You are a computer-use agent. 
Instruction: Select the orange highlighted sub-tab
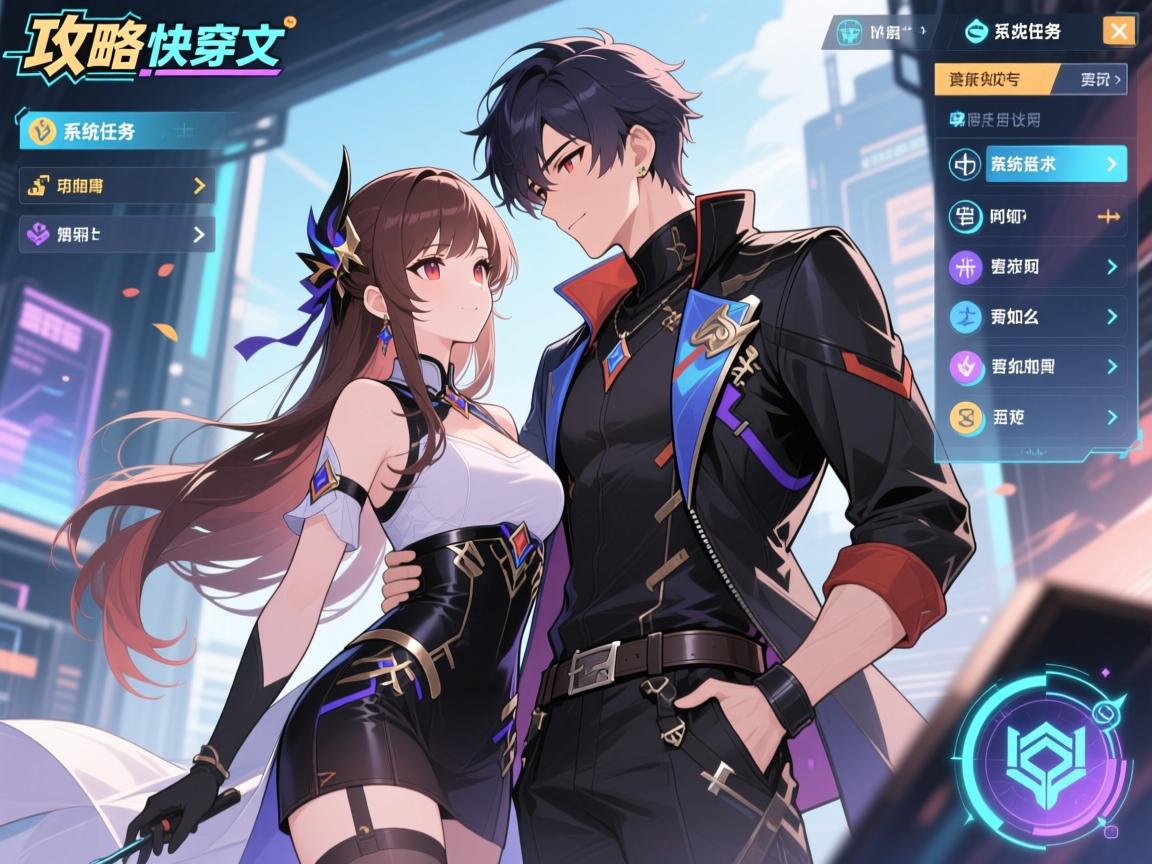(x=994, y=78)
